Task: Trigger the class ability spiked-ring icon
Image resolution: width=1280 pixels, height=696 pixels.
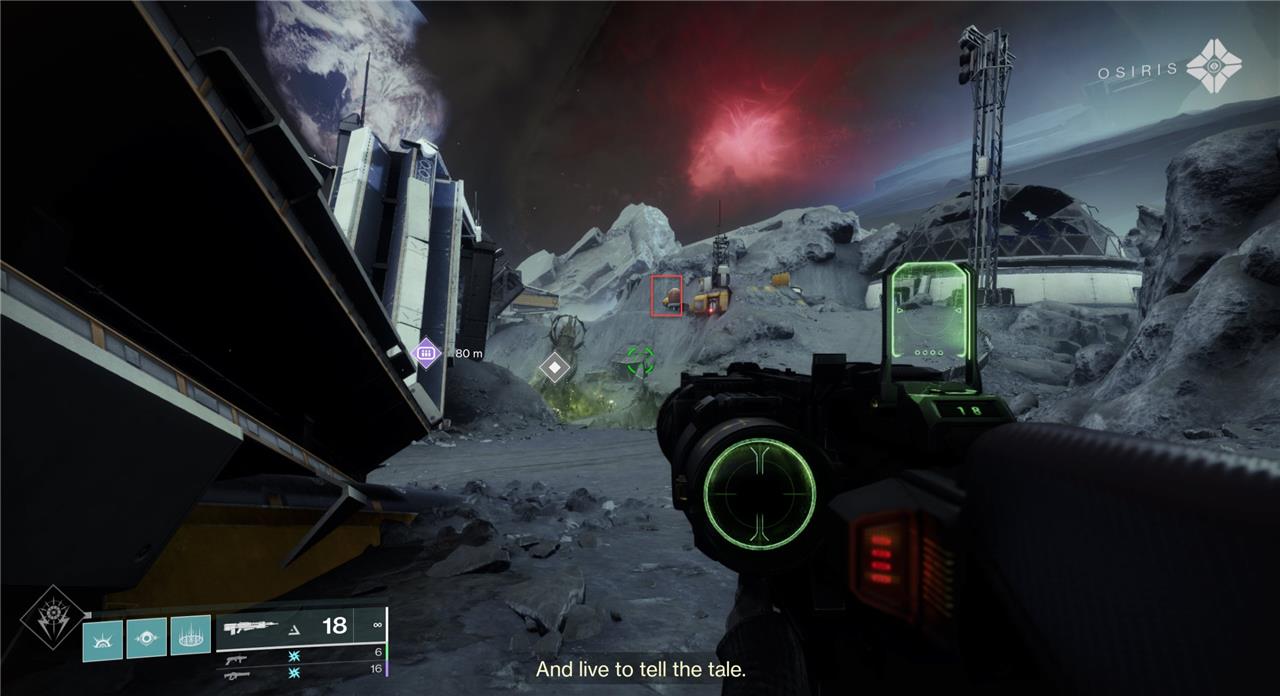Action: click(190, 636)
